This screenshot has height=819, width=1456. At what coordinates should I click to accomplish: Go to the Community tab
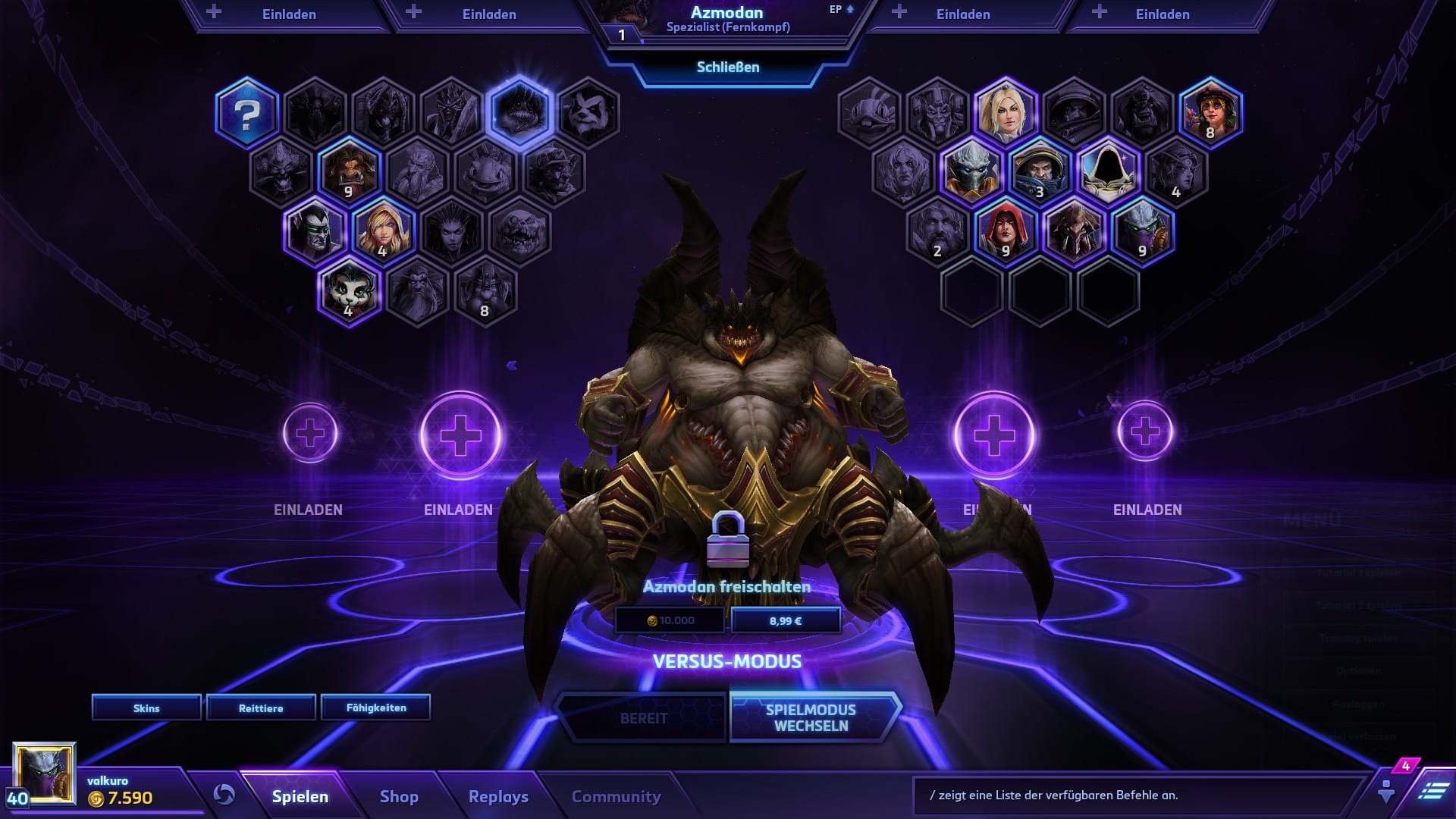[616, 796]
